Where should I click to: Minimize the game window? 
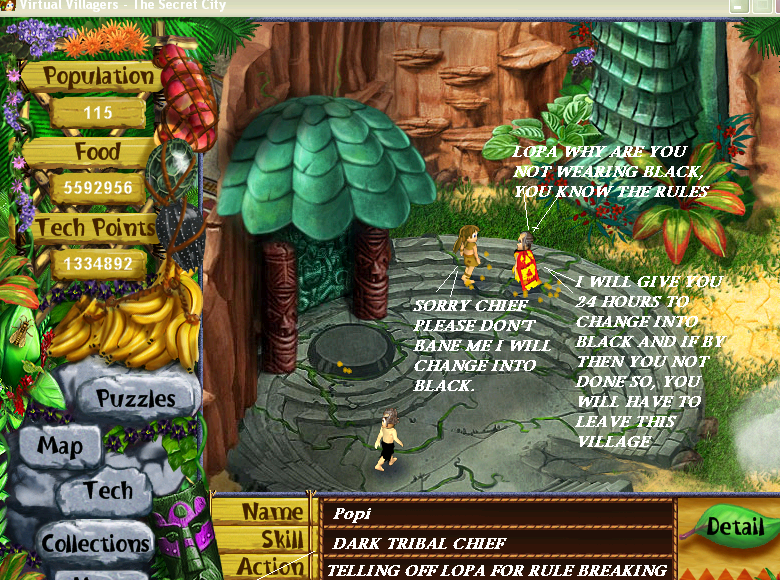click(x=739, y=6)
